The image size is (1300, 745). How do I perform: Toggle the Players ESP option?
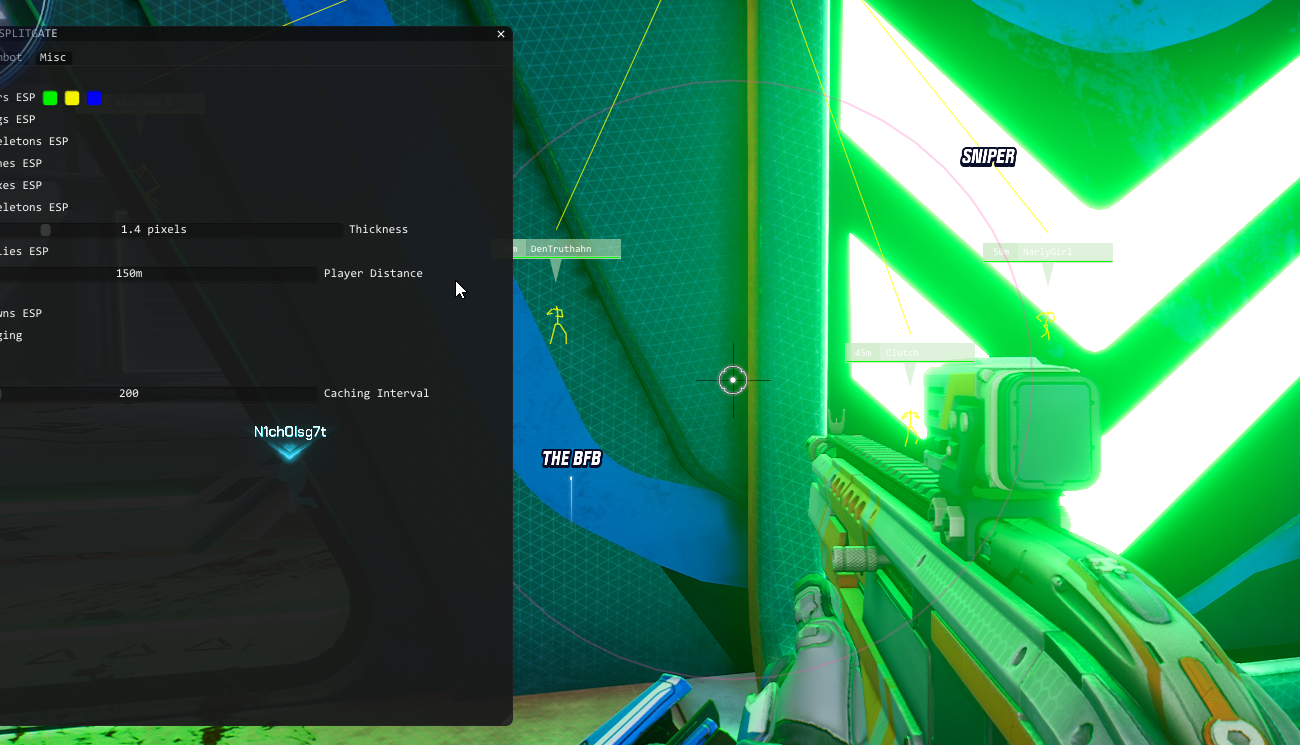[18, 97]
